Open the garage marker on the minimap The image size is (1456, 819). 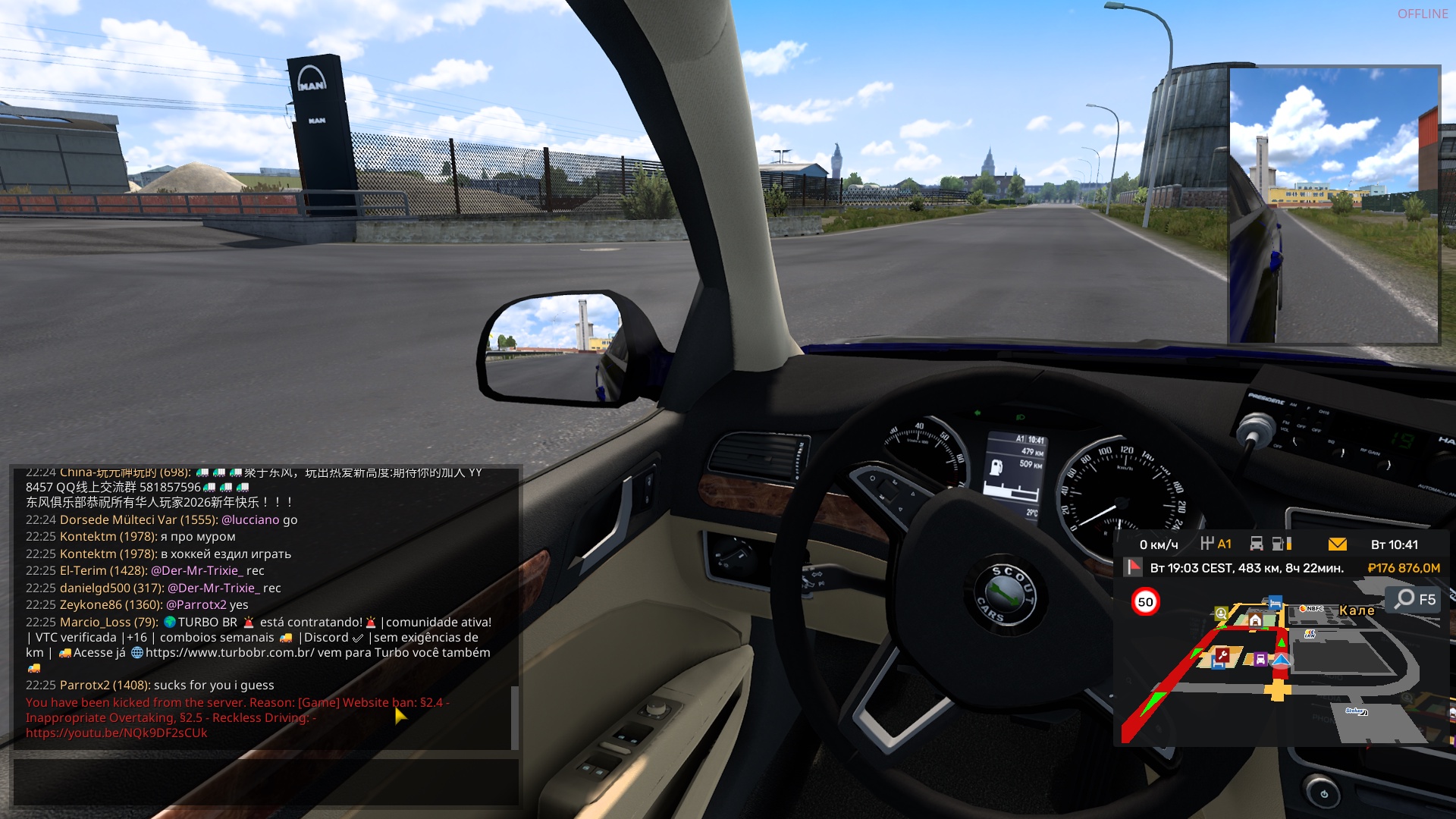(1255, 621)
